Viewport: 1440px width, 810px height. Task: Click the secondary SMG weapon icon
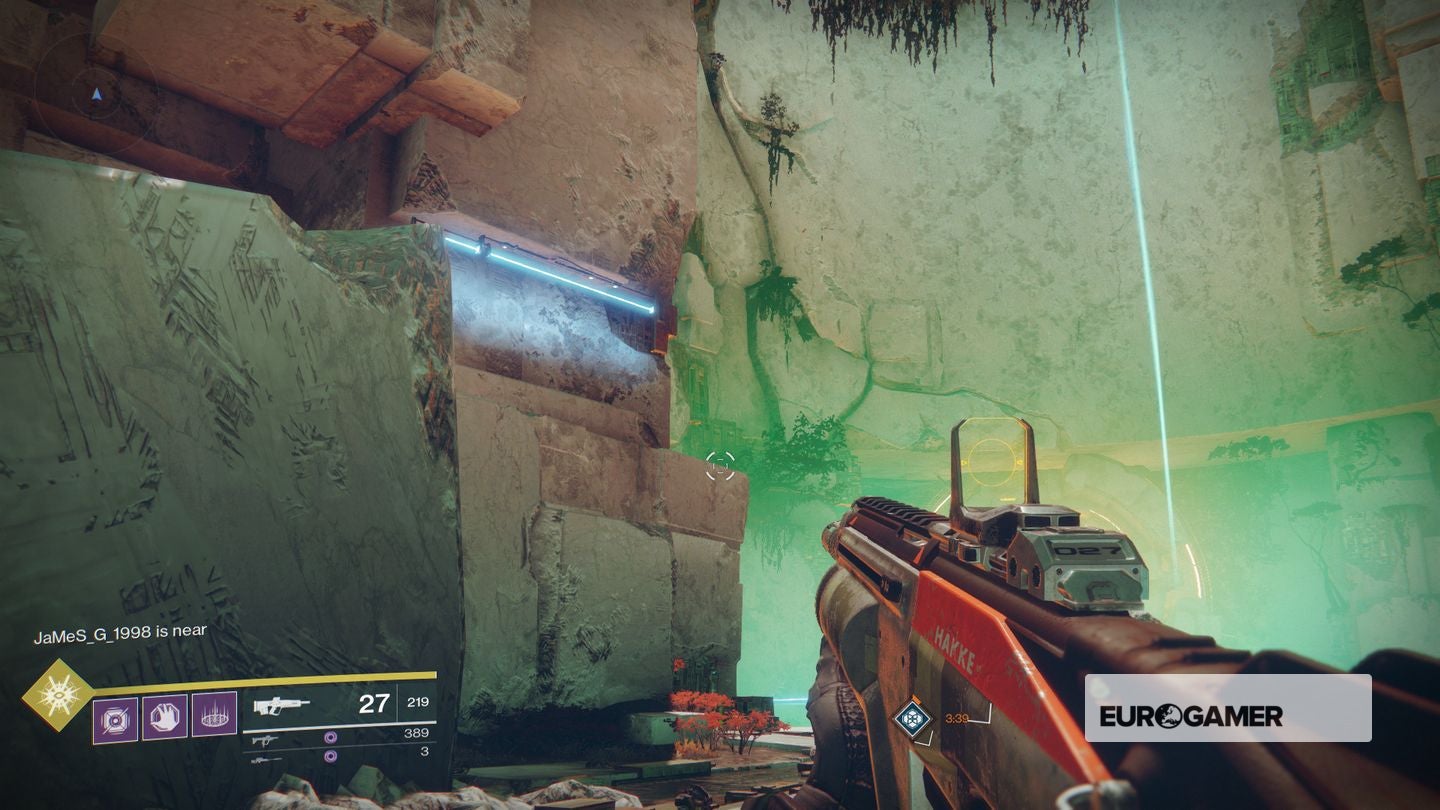(265, 739)
